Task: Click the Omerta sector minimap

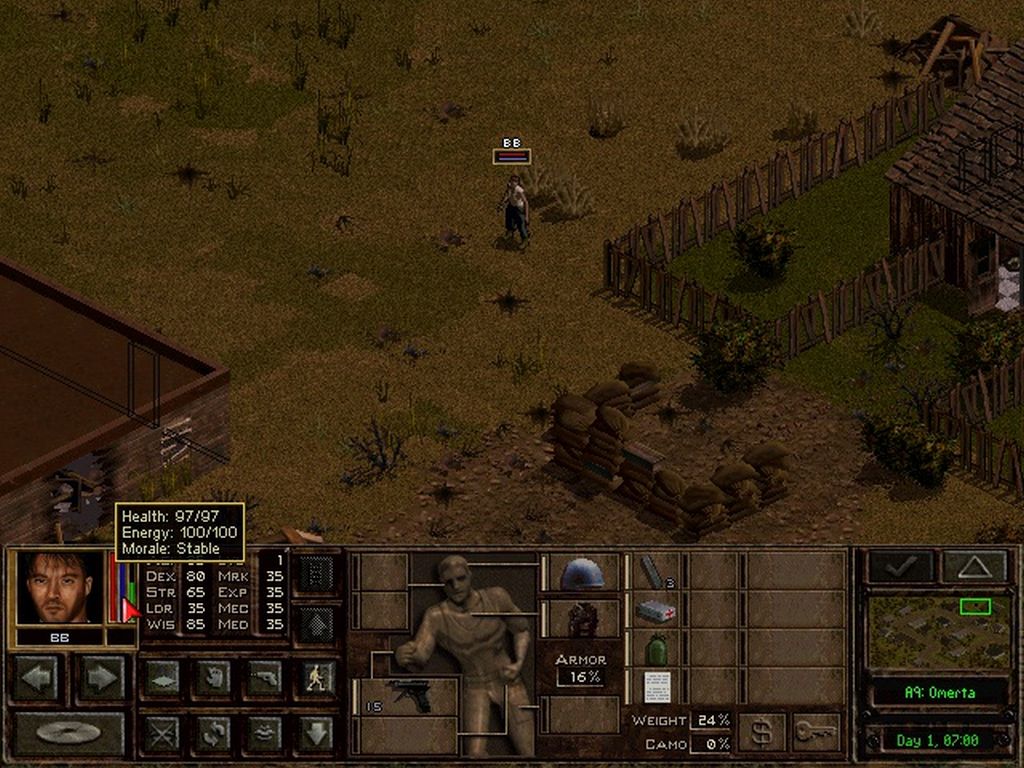Action: (938, 632)
